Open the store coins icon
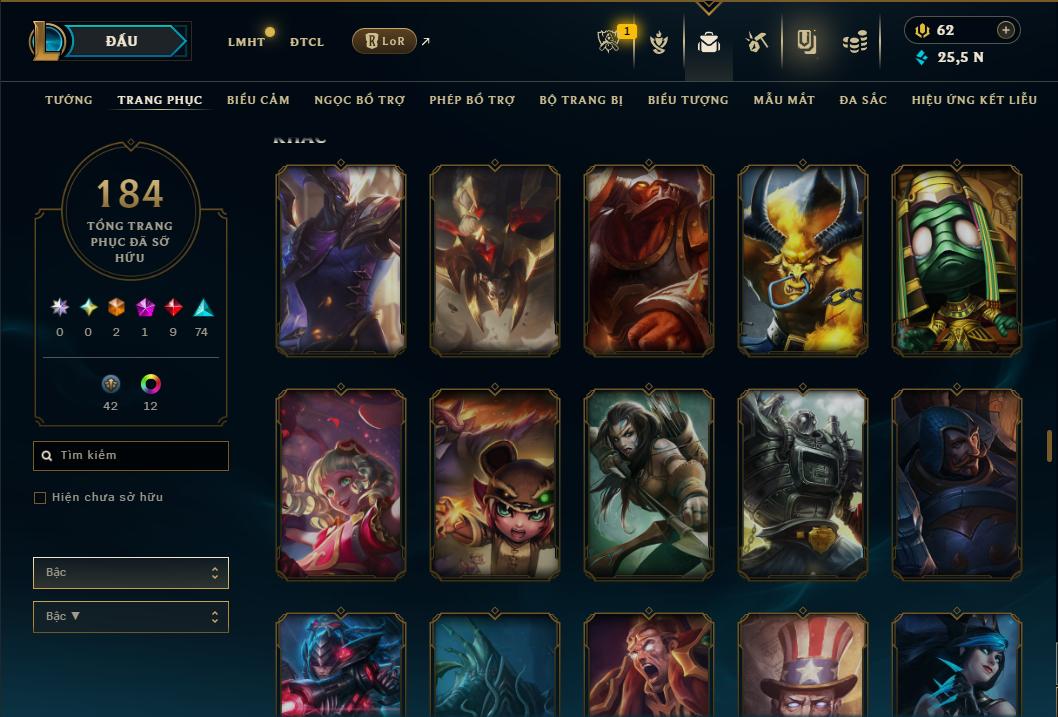Screen dimensions: 1058x717 click(x=854, y=42)
